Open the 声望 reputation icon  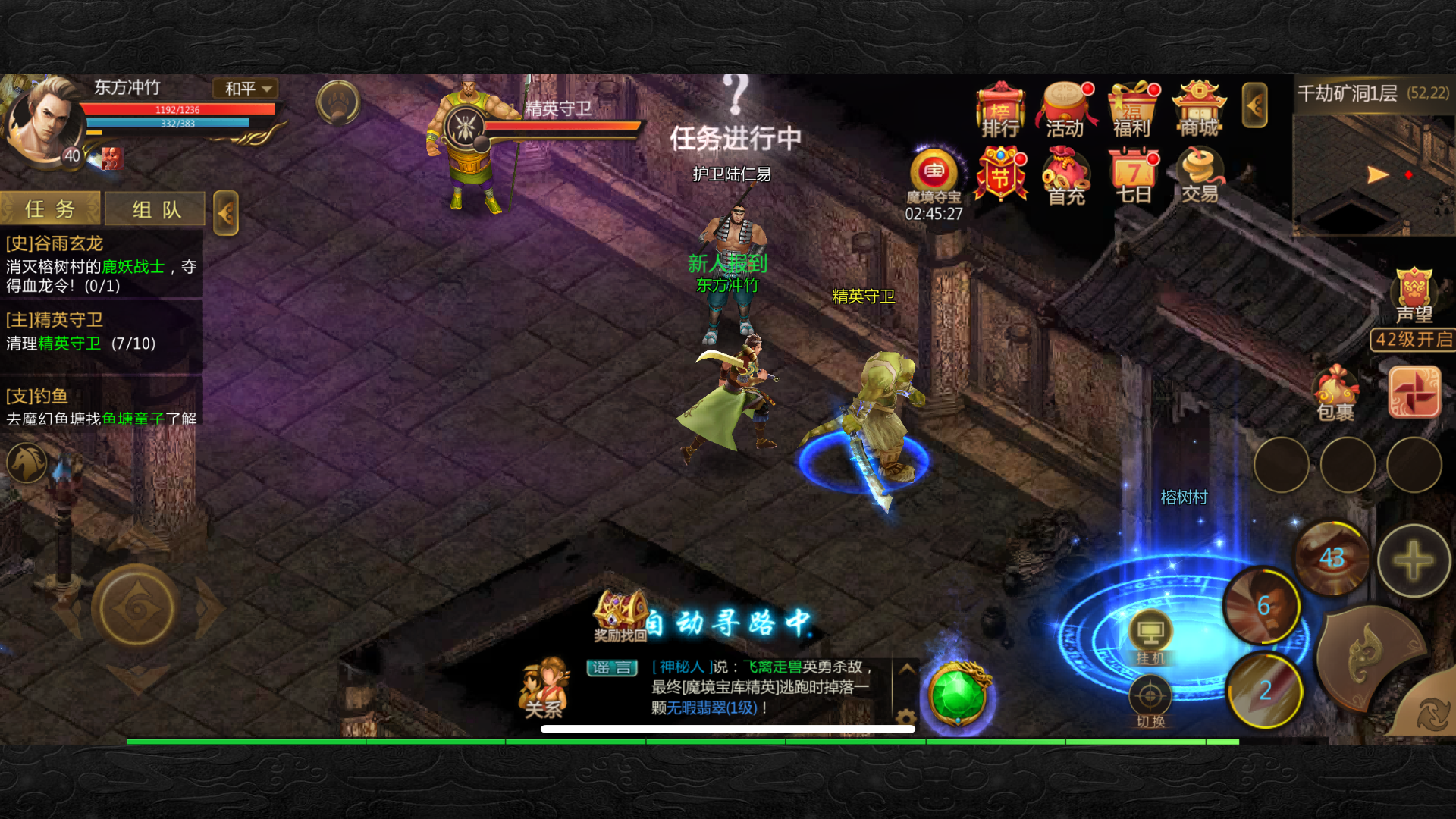coord(1414,296)
